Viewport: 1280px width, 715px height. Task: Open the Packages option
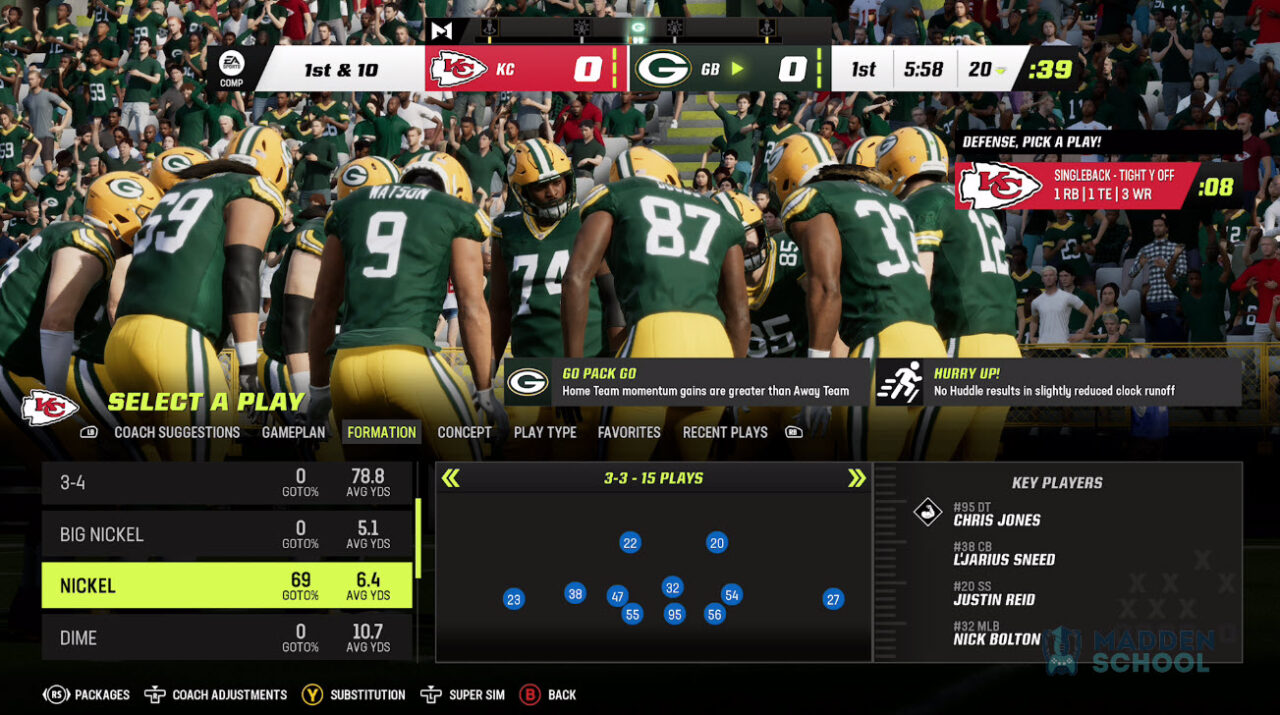click(87, 694)
